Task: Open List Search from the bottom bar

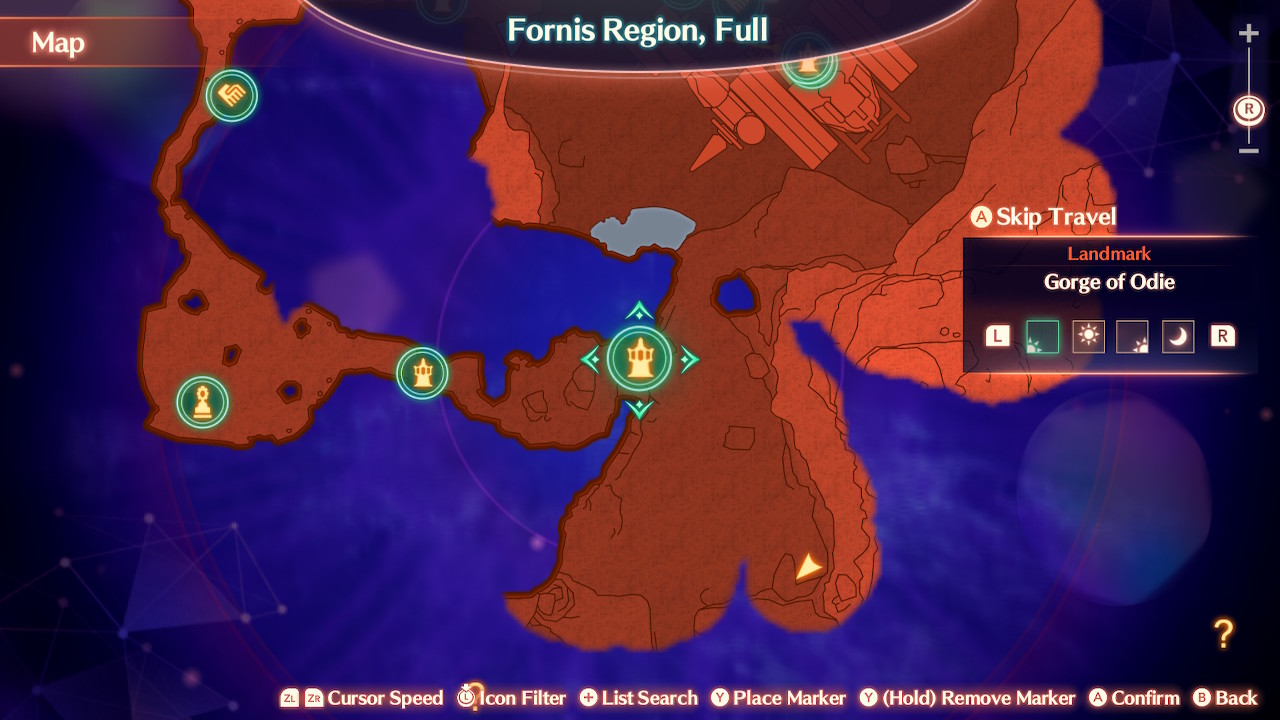Action: point(638,697)
